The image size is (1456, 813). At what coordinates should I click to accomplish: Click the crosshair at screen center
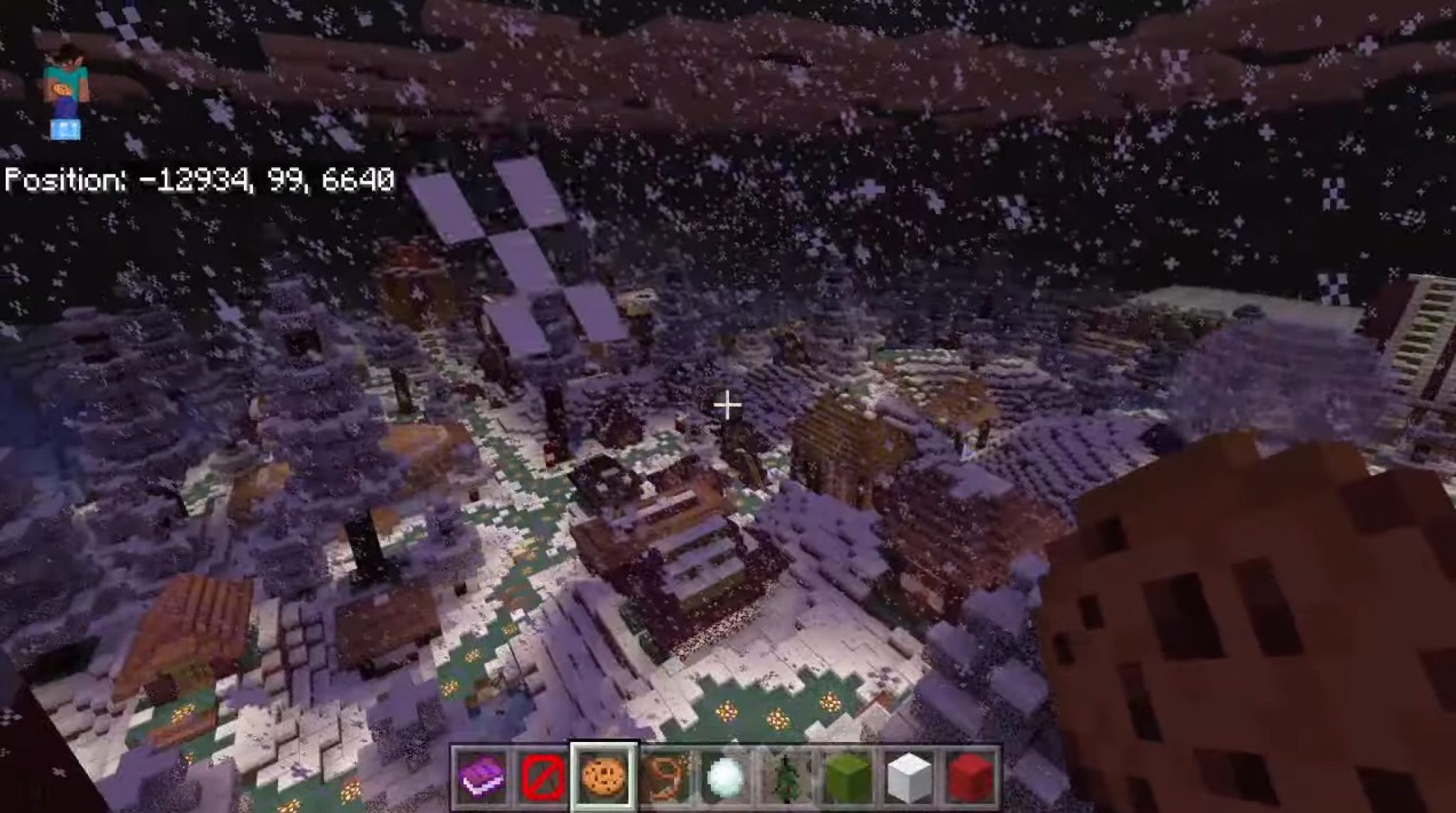point(727,404)
